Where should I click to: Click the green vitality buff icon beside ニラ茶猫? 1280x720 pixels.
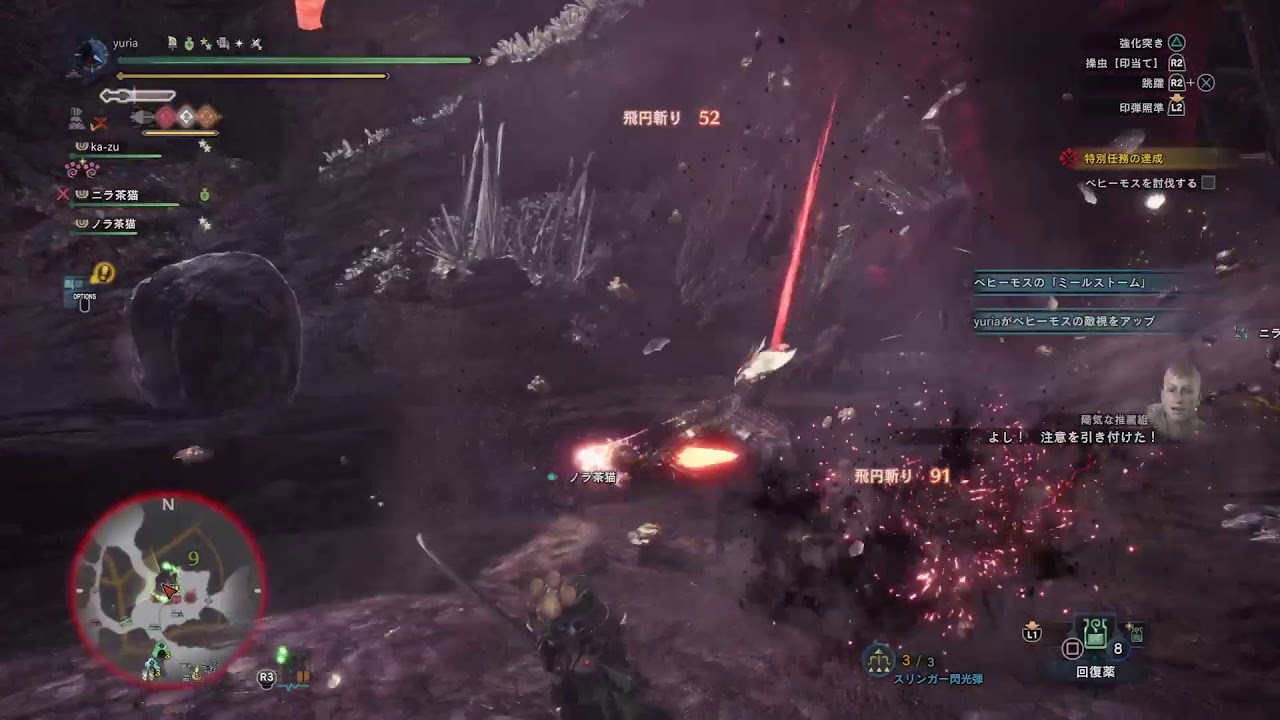[x=204, y=195]
